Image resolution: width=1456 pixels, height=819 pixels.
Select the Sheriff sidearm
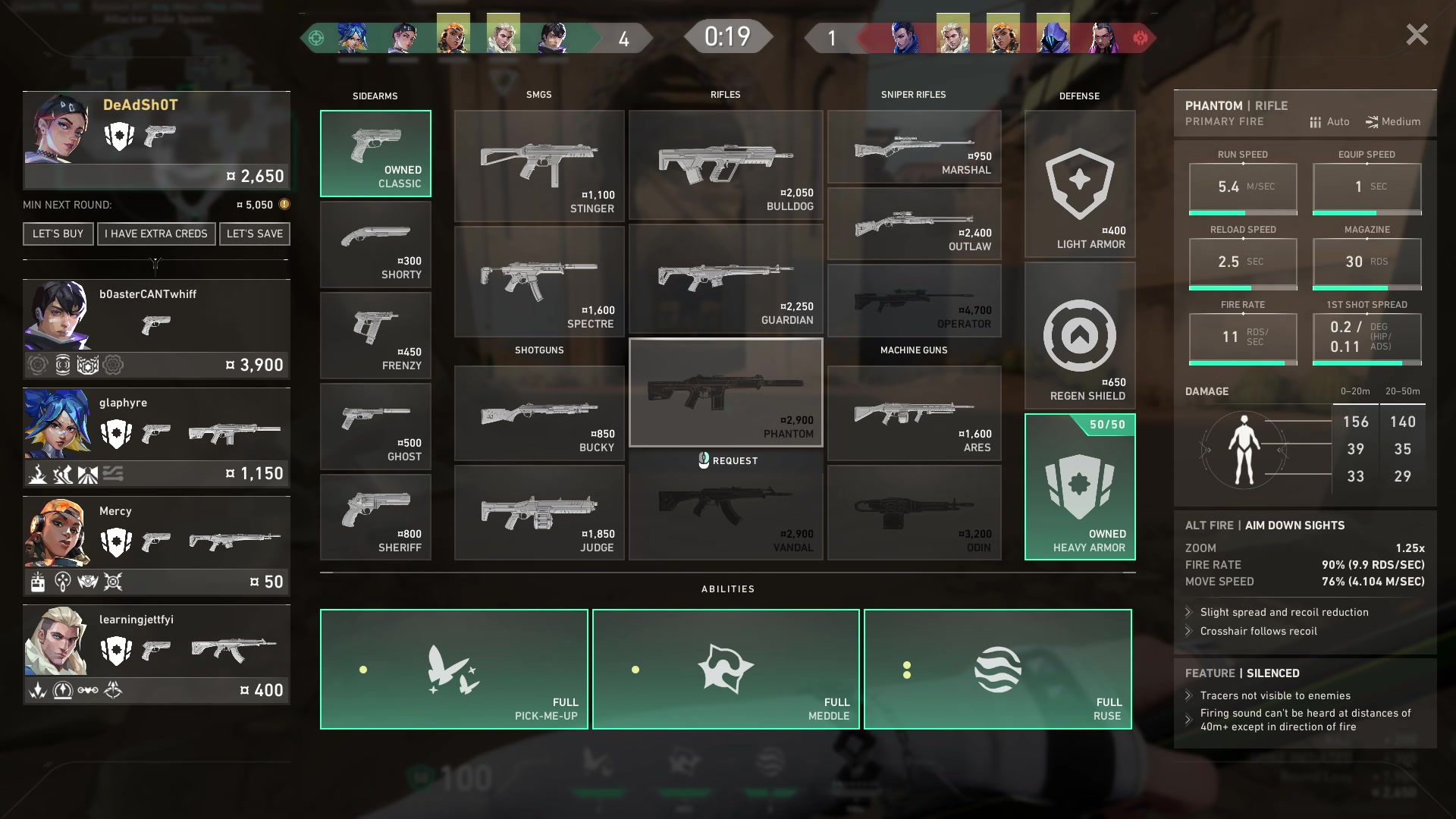375,517
